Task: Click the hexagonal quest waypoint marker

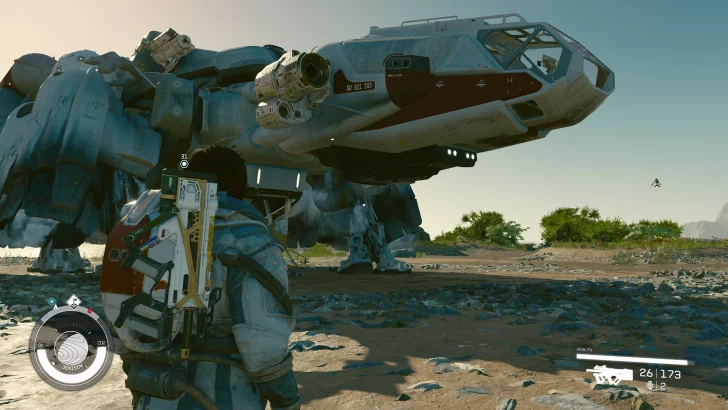Action: [x=184, y=164]
